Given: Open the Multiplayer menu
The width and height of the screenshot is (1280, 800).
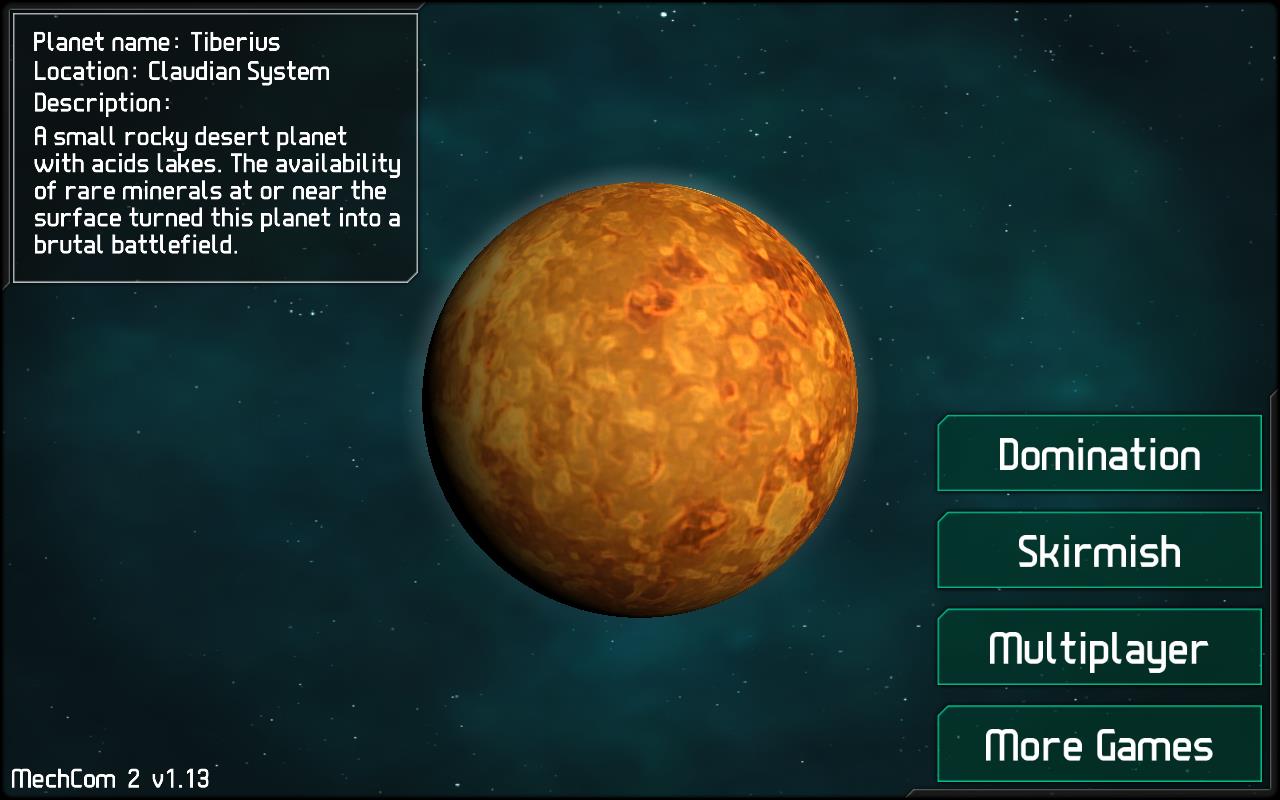Looking at the screenshot, I should [x=1099, y=647].
